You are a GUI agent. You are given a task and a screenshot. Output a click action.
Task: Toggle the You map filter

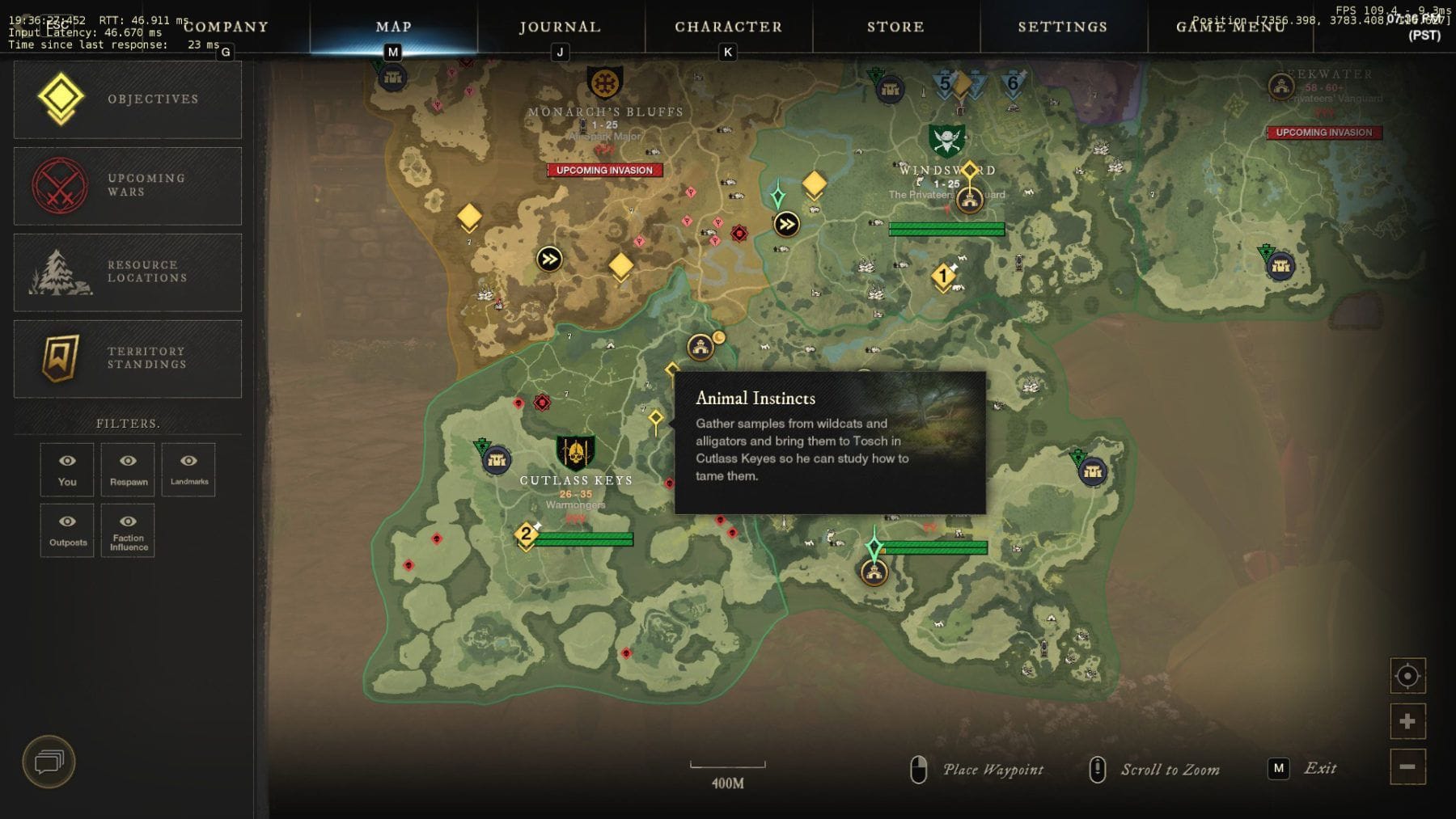[x=66, y=469]
